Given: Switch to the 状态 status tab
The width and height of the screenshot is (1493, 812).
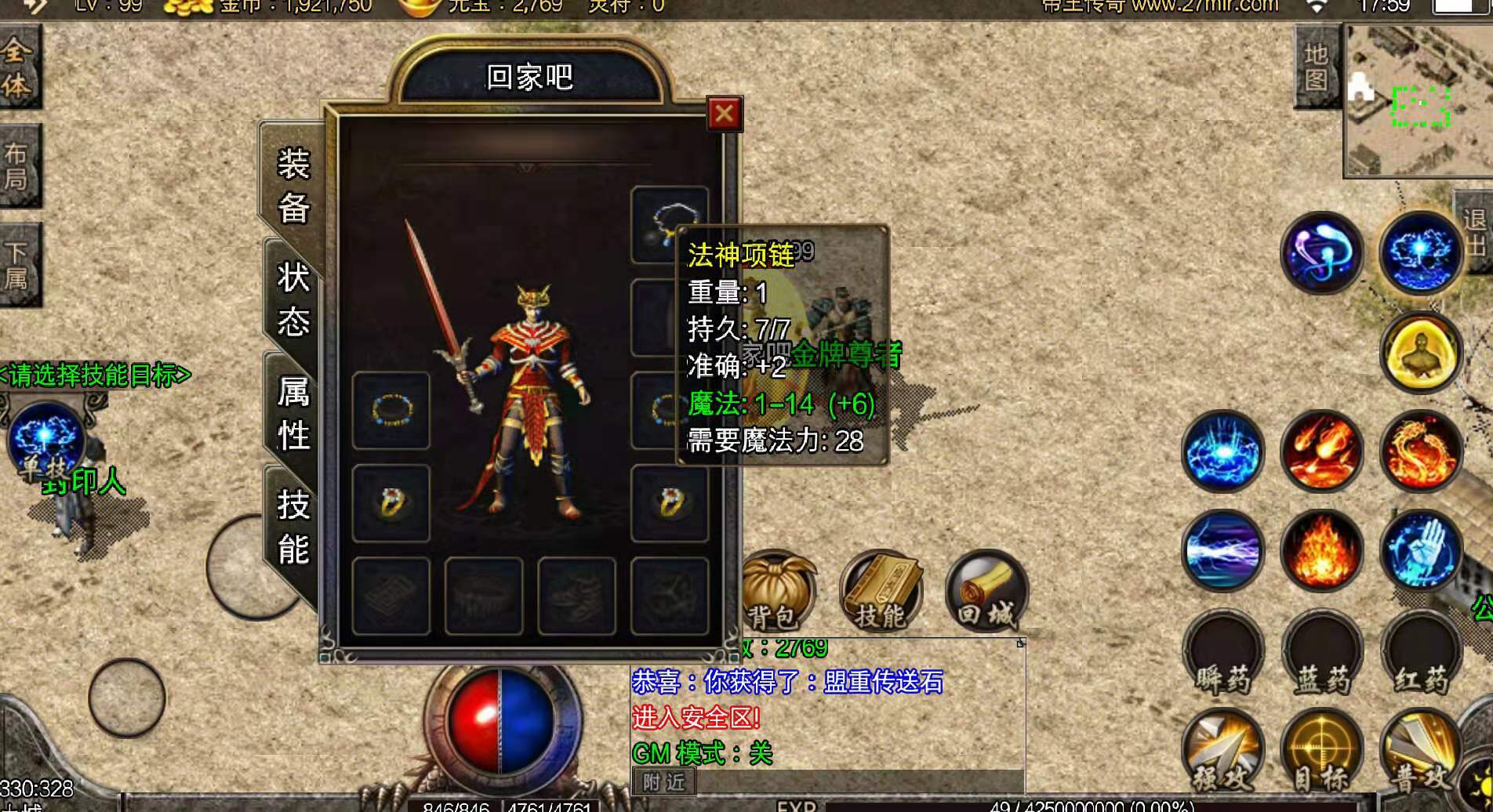Looking at the screenshot, I should [x=293, y=299].
